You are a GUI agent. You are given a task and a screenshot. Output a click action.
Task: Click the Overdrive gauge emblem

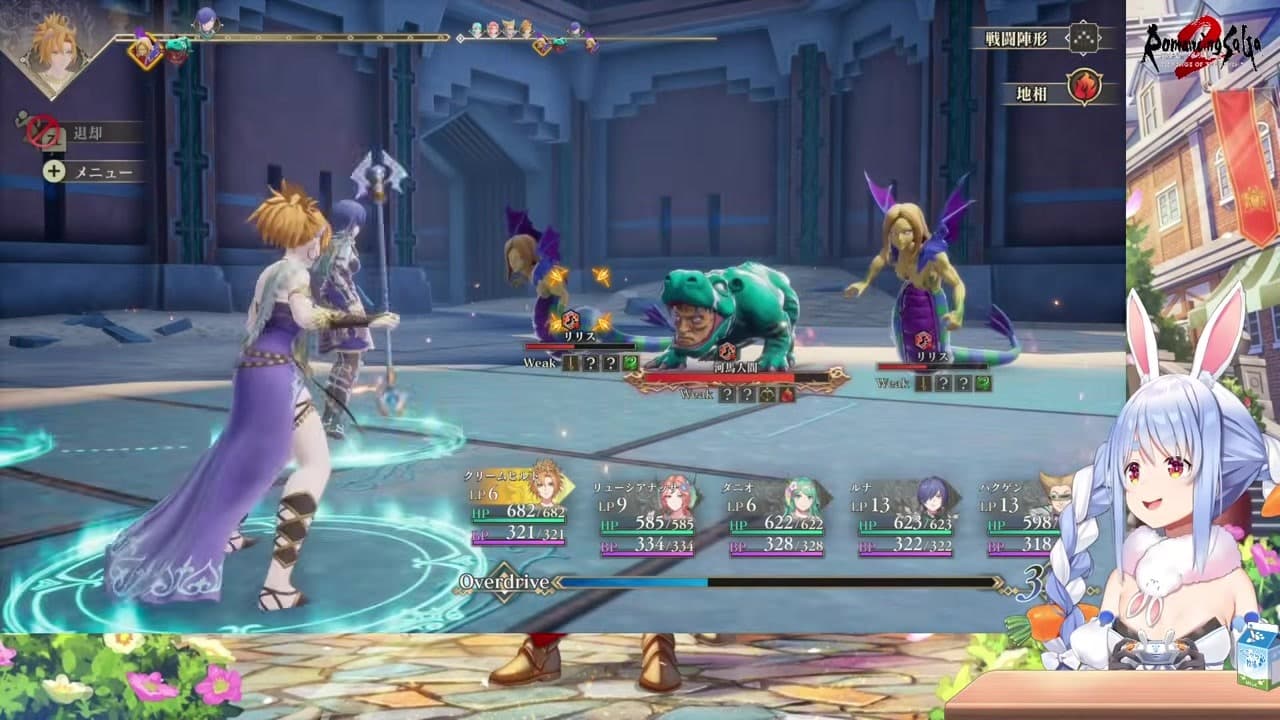pos(504,582)
